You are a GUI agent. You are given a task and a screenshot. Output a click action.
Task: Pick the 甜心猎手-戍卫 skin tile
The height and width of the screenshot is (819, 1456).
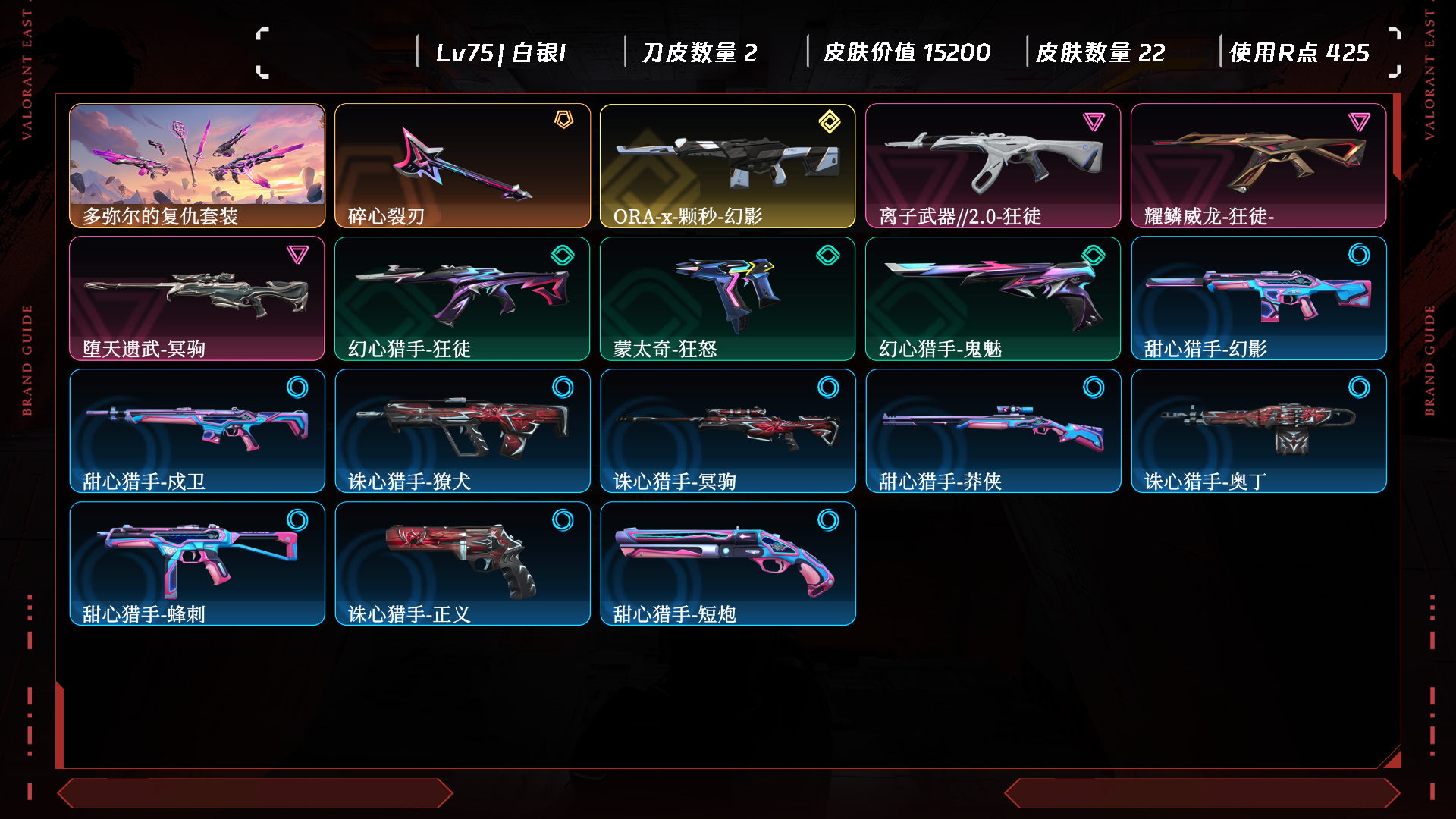(x=197, y=431)
